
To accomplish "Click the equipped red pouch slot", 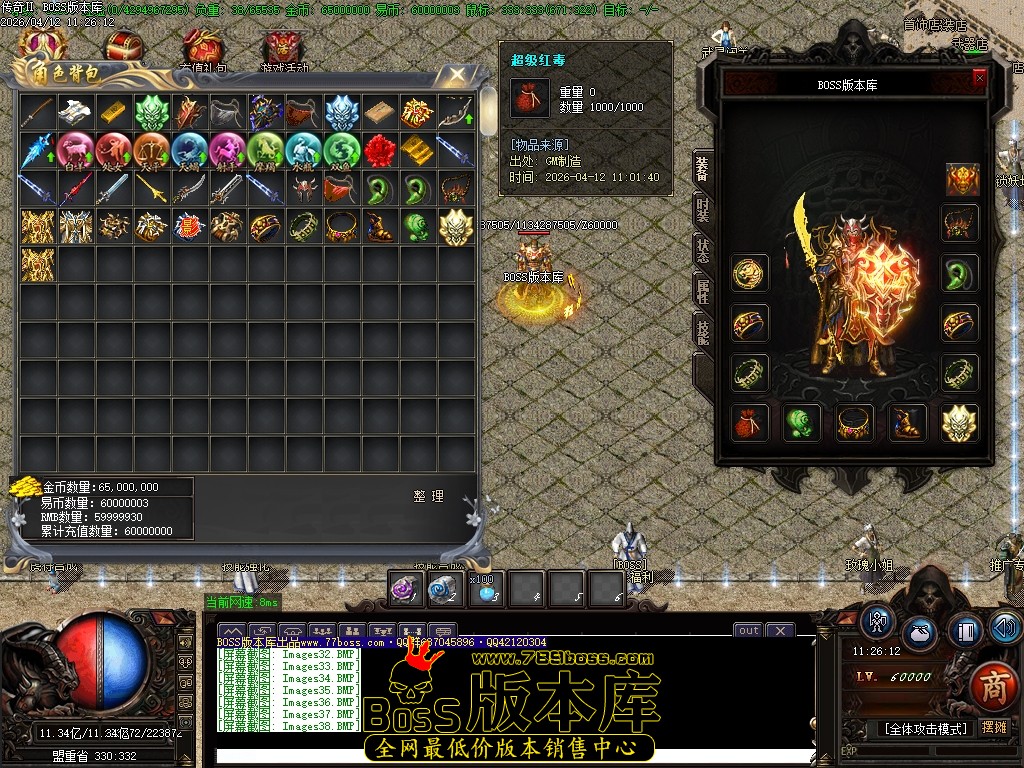I will pos(750,423).
